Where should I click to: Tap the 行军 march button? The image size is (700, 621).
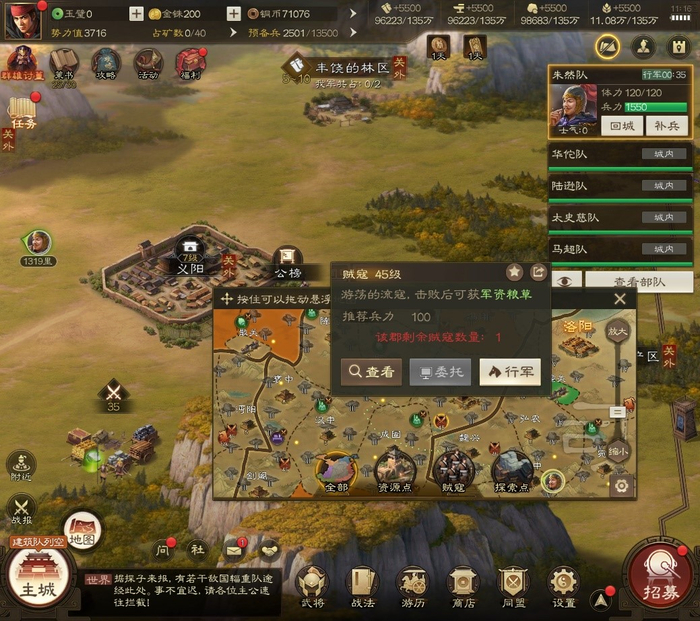tap(510, 372)
